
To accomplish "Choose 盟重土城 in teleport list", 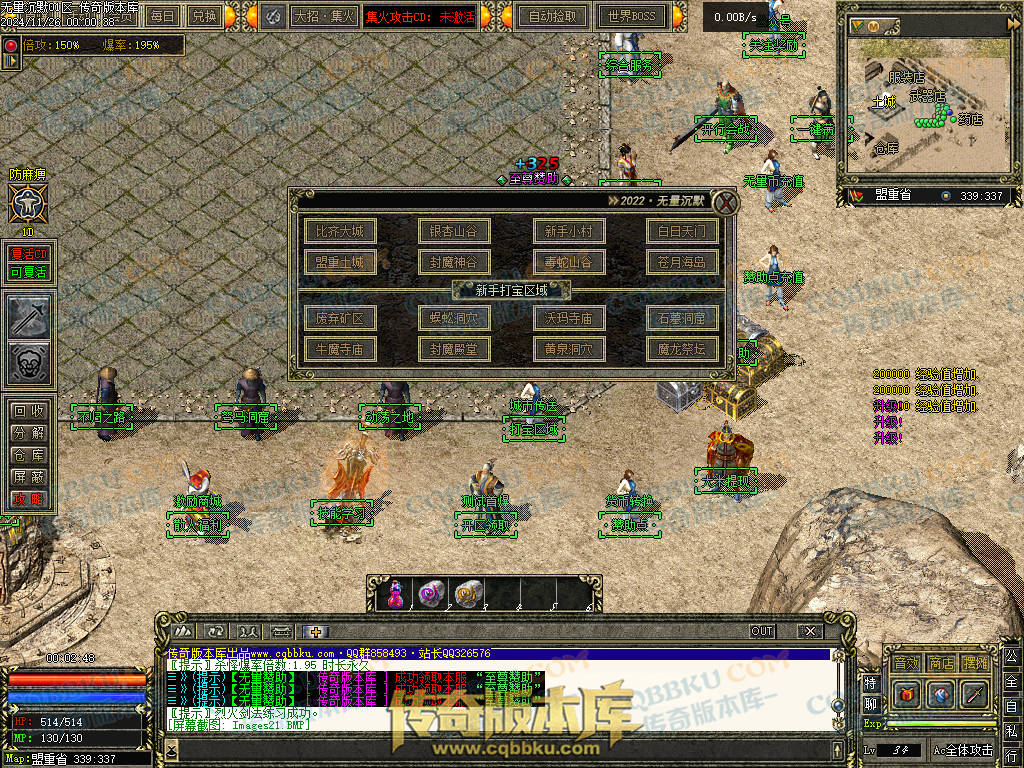I will [x=340, y=263].
